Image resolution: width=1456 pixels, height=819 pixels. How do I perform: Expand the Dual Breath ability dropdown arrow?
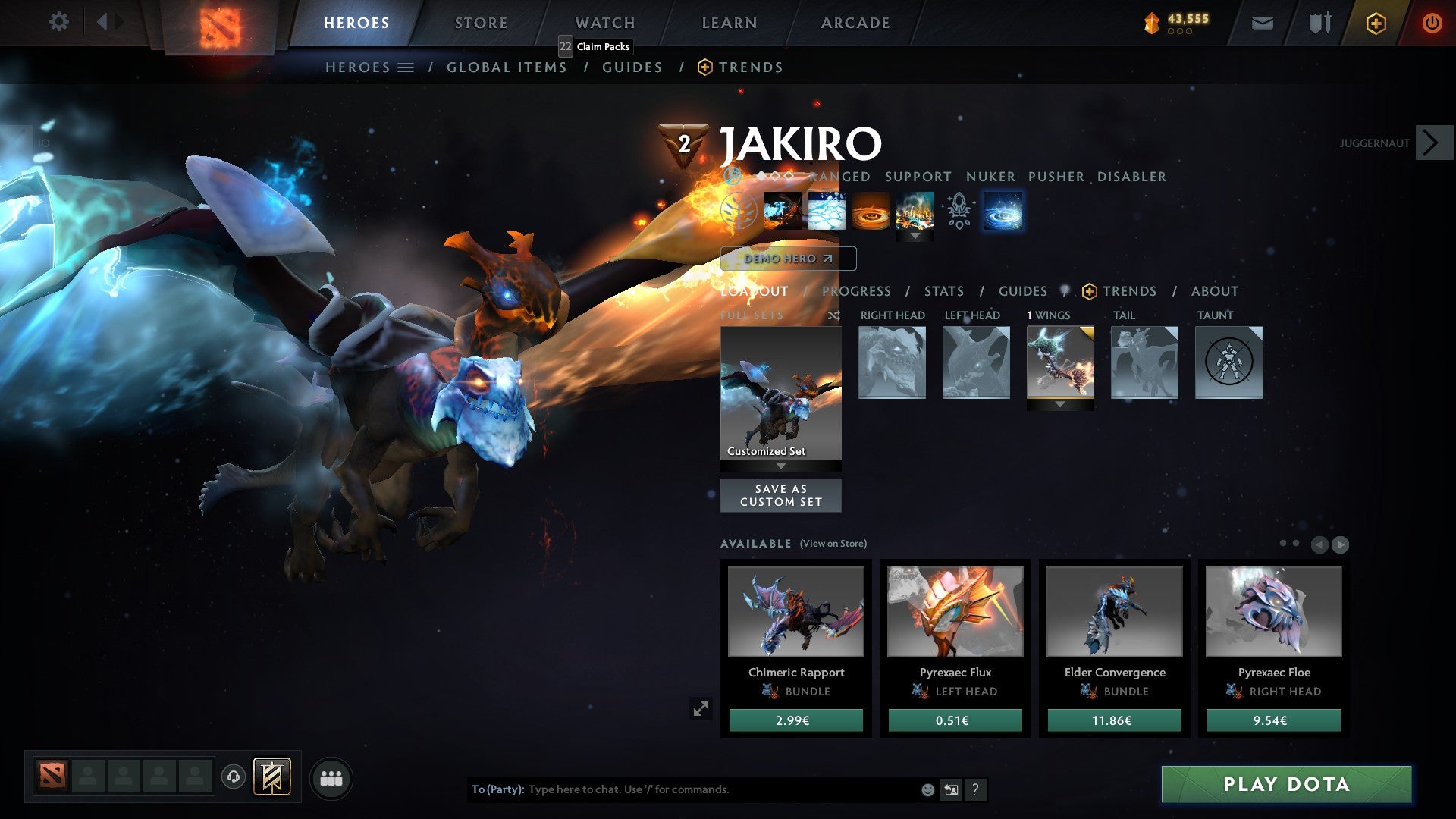pyautogui.click(x=915, y=235)
